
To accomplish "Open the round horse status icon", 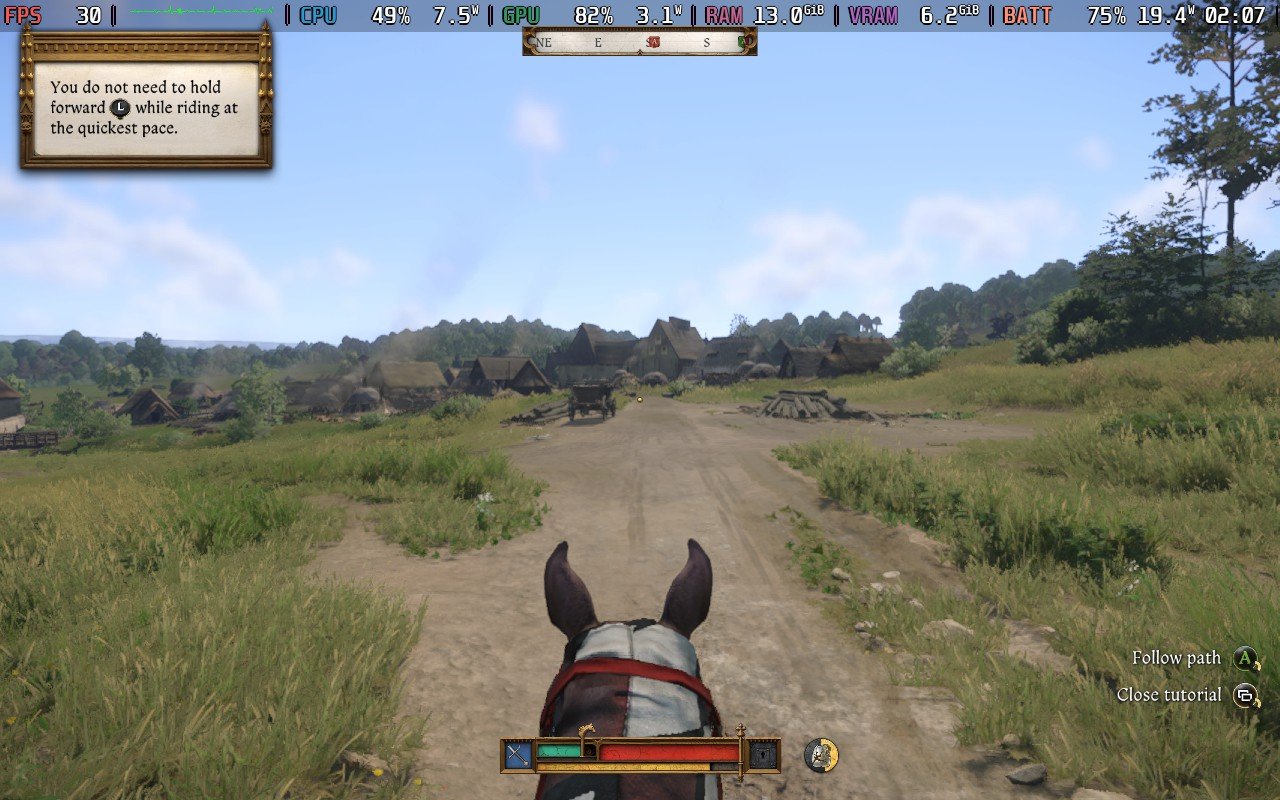I will pyautogui.click(x=821, y=755).
